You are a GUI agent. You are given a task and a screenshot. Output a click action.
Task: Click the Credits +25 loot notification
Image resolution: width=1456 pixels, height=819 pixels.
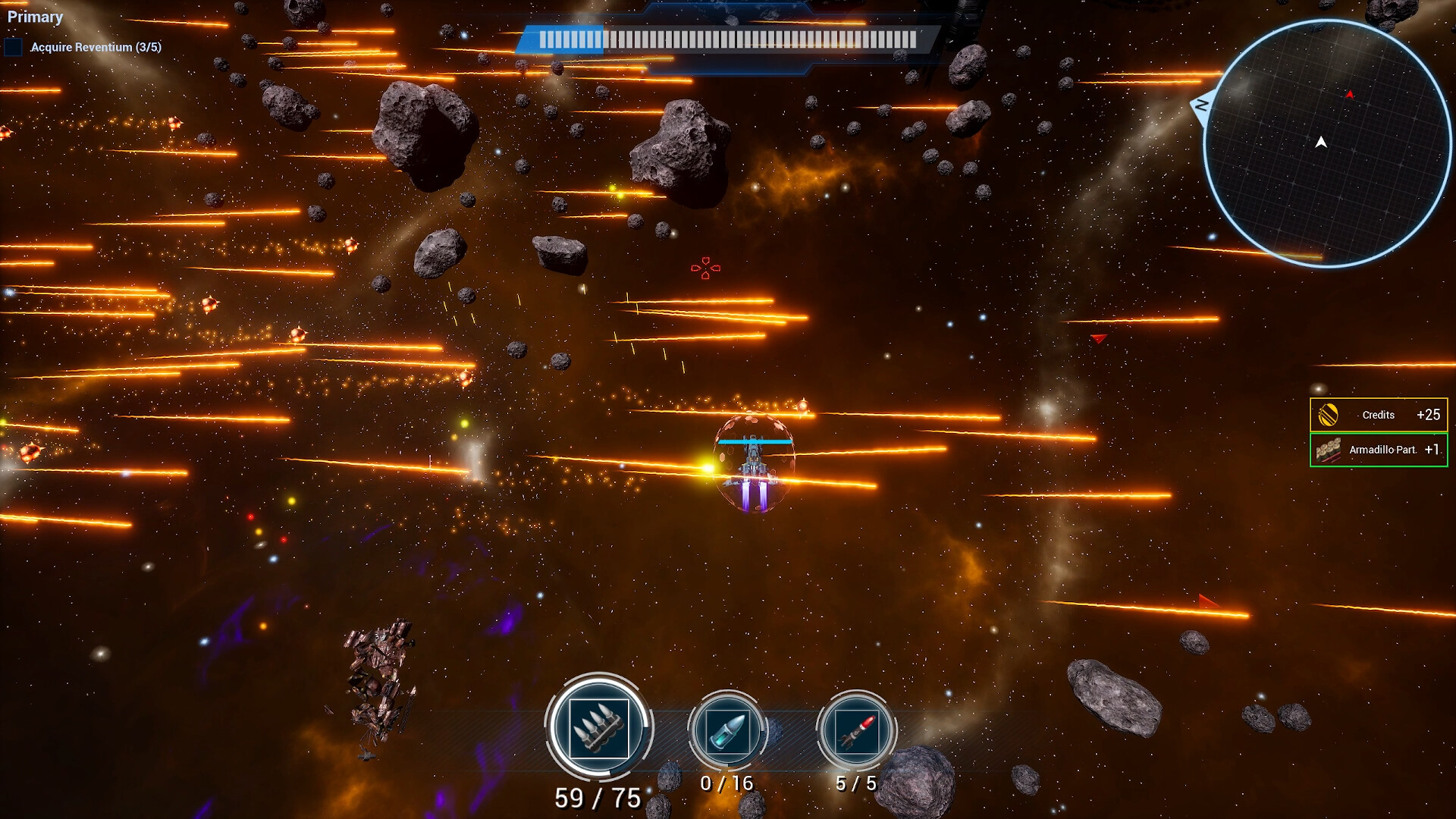point(1378,415)
